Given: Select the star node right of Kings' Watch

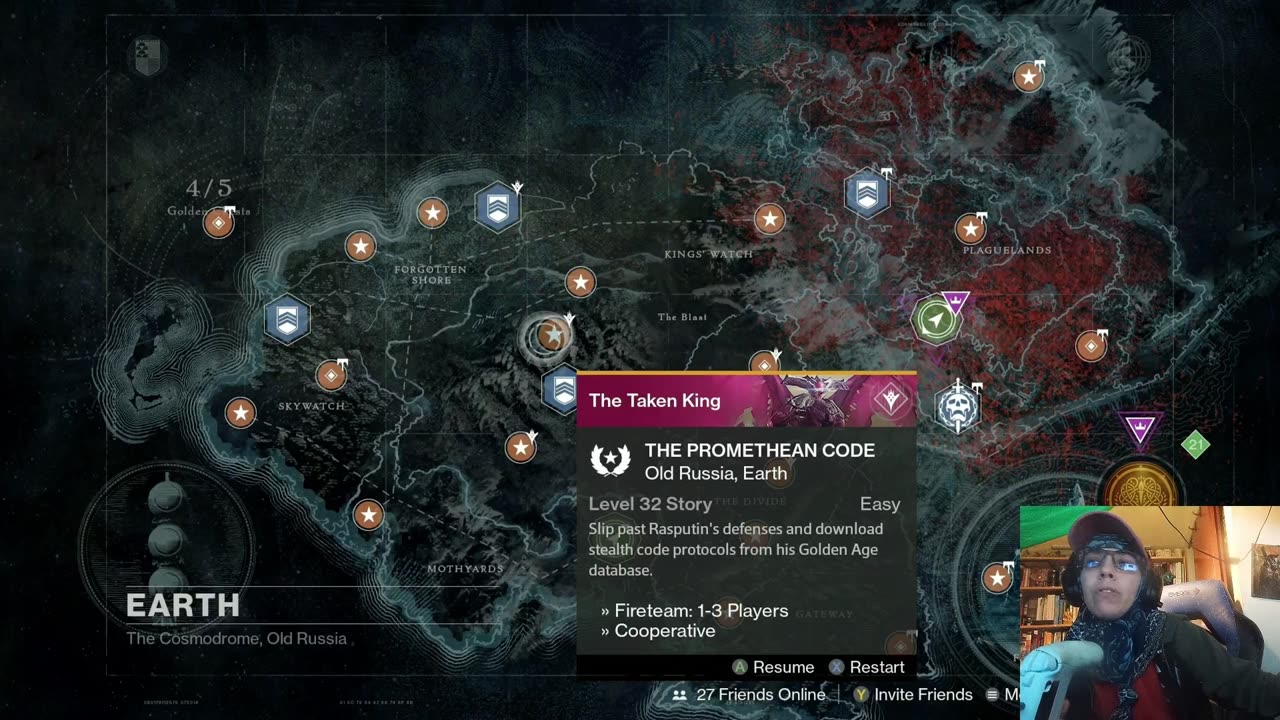Looking at the screenshot, I should pyautogui.click(x=769, y=219).
